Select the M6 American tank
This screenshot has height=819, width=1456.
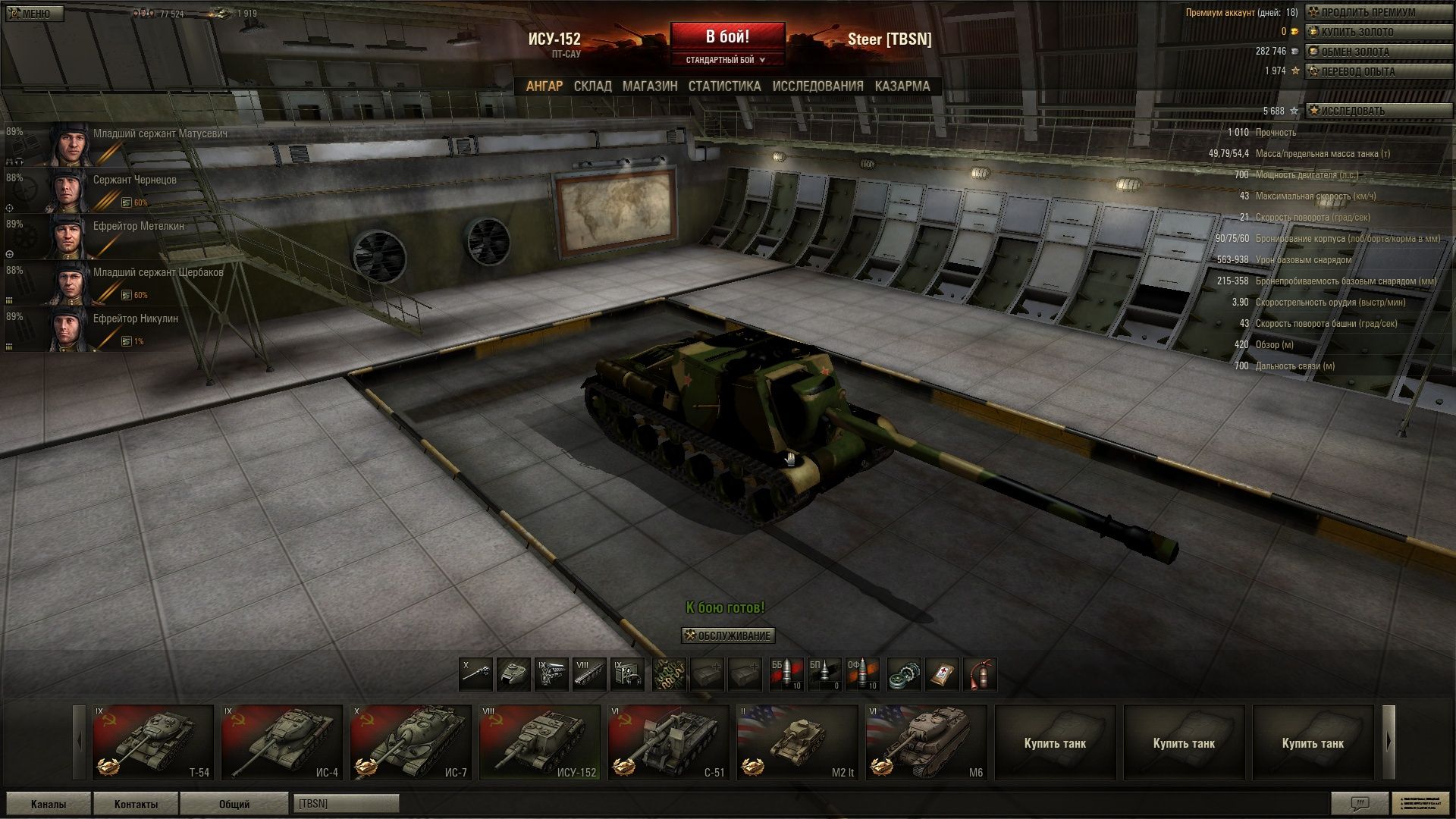coord(926,742)
